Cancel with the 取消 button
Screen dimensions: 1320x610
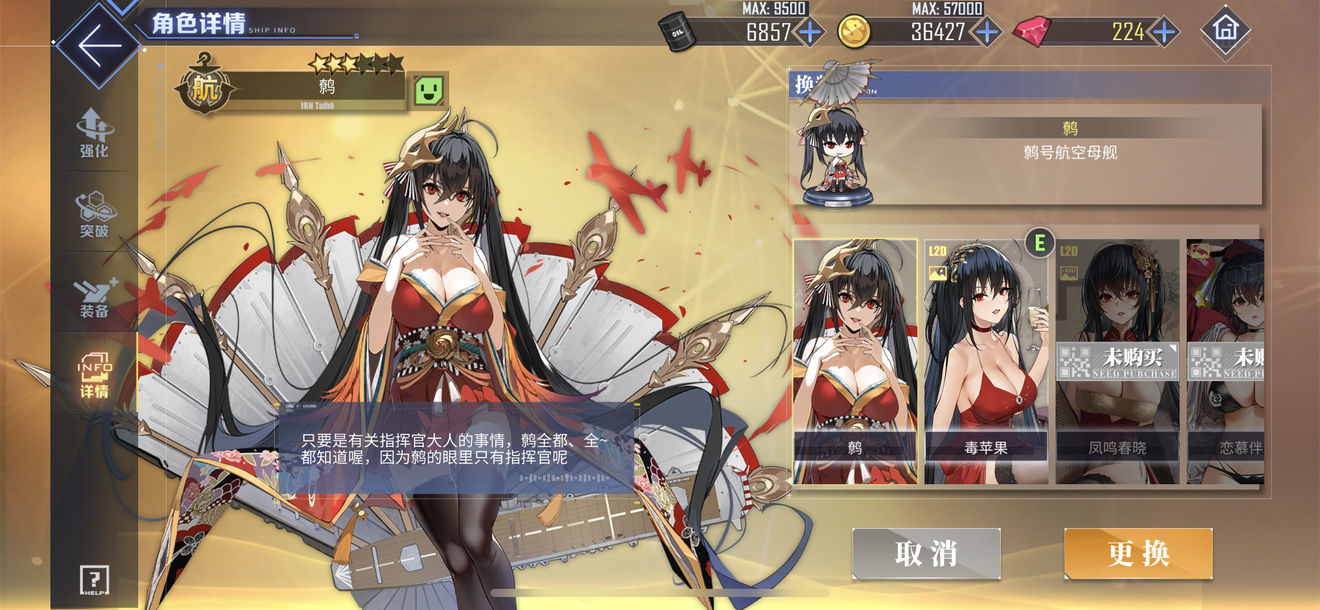click(x=926, y=553)
